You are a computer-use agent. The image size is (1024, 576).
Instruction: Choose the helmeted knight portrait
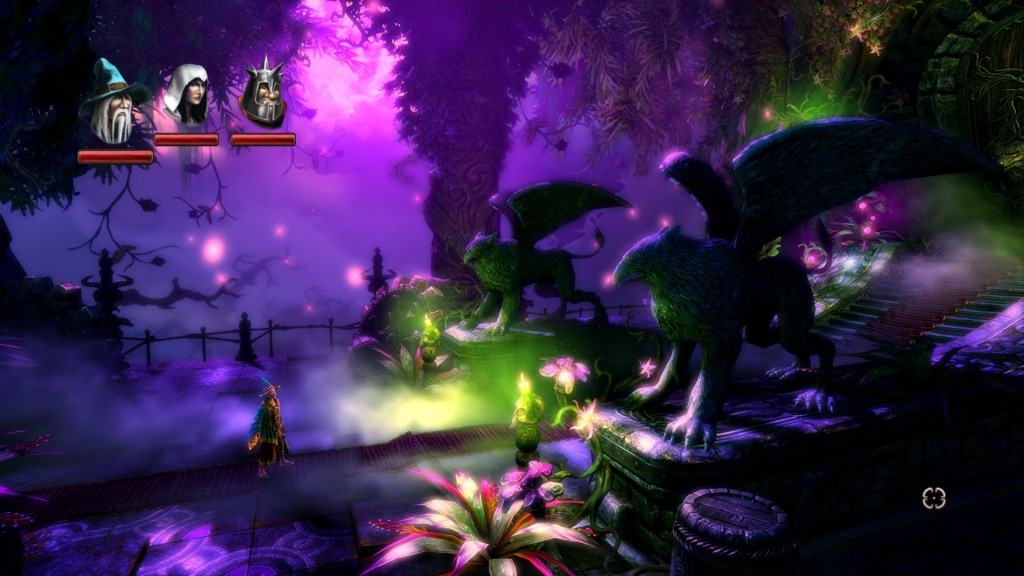coord(263,94)
